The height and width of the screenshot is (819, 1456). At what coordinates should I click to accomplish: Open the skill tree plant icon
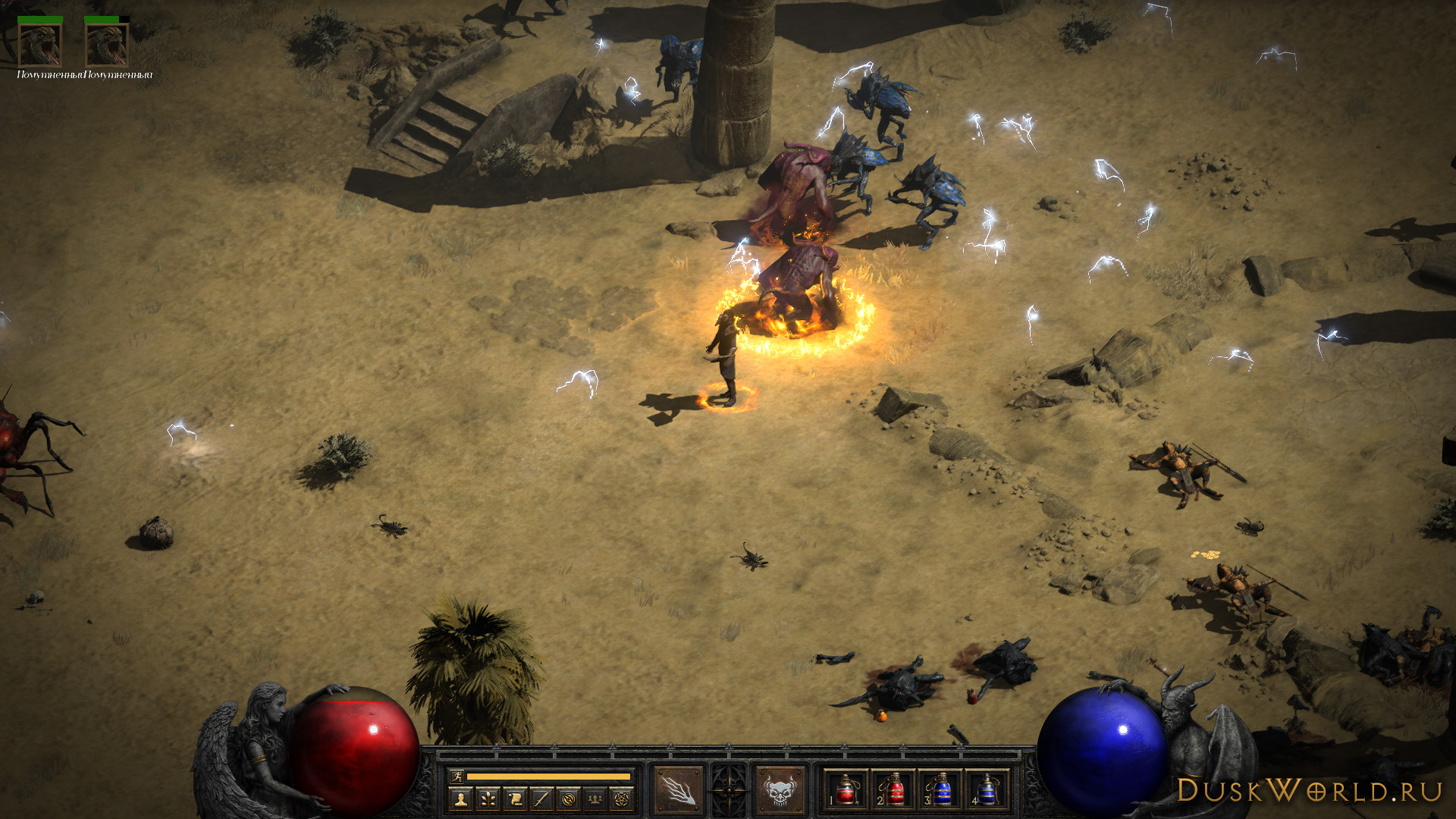click(x=488, y=799)
